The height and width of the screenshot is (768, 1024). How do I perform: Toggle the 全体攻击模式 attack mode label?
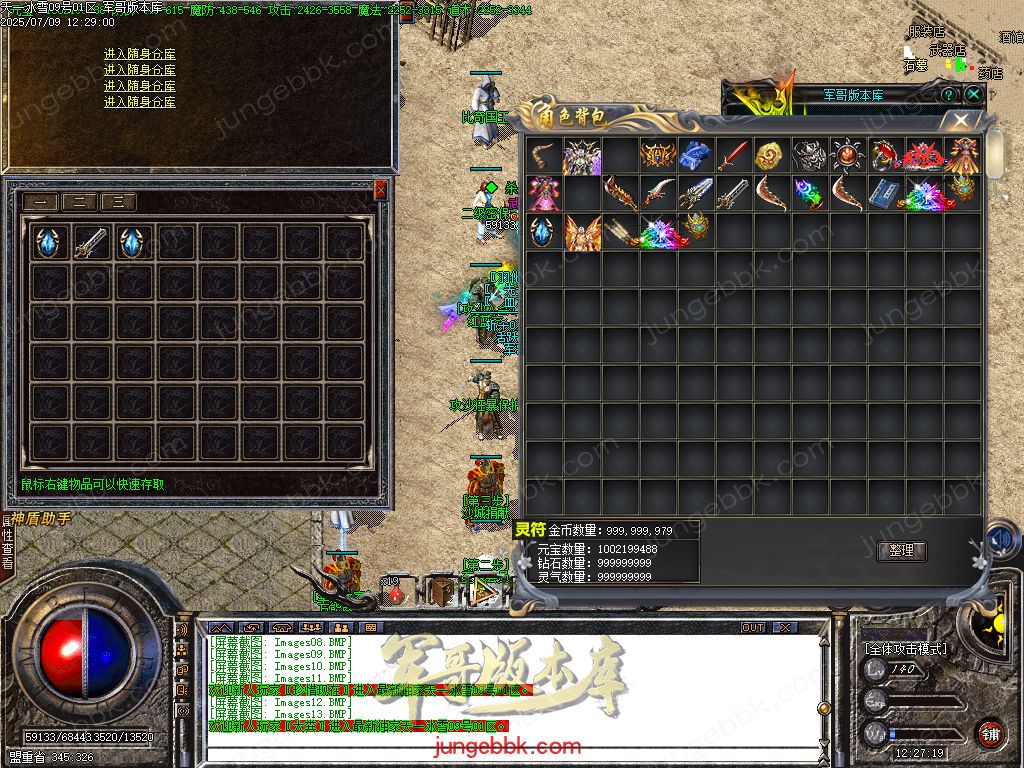tap(906, 649)
